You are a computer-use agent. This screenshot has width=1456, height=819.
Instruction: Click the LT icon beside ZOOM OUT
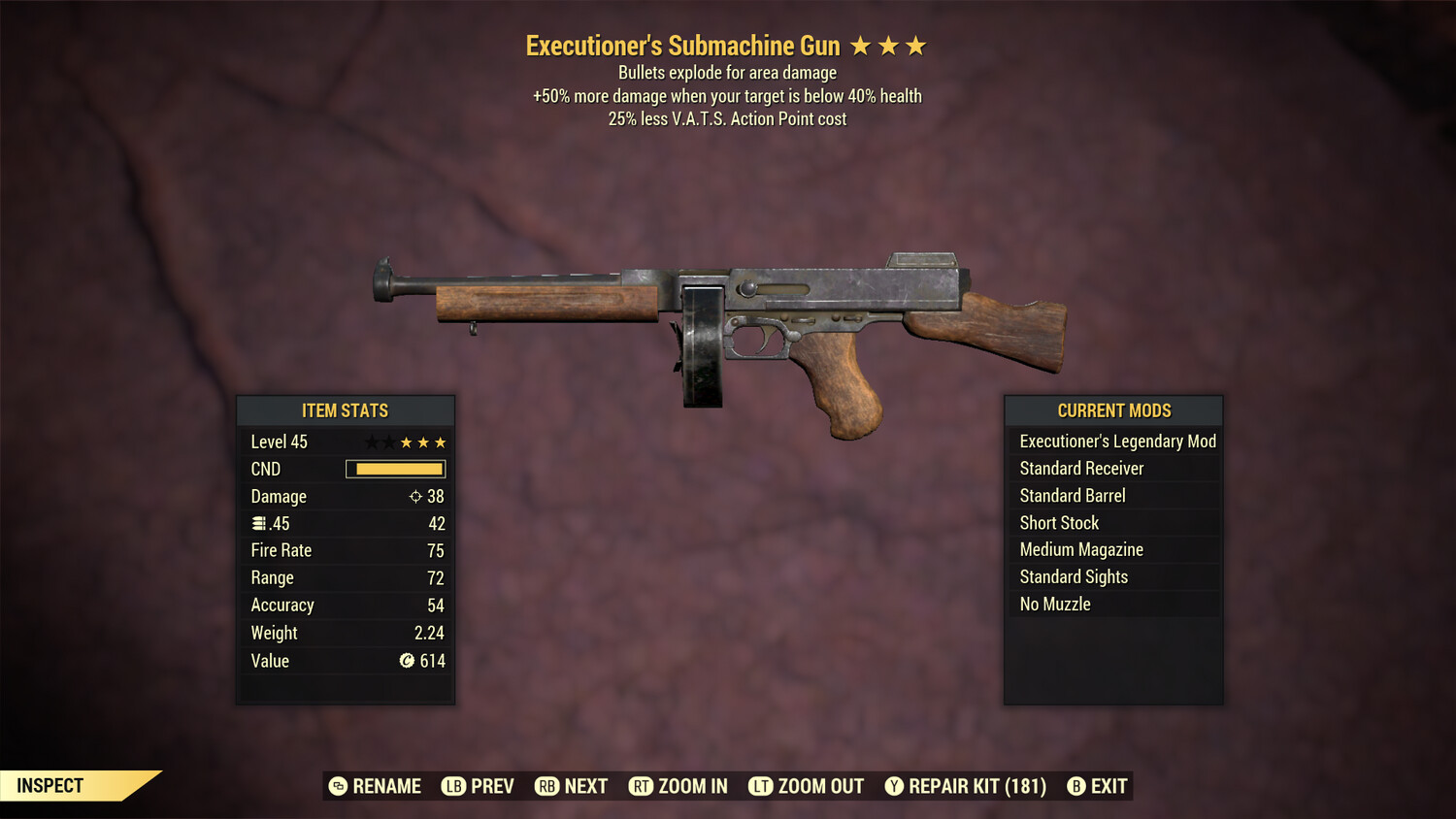761,786
